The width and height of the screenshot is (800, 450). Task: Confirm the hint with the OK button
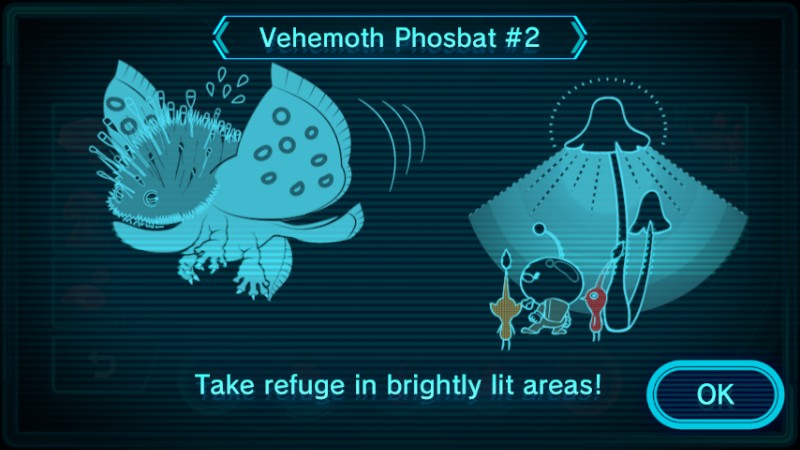tap(714, 394)
